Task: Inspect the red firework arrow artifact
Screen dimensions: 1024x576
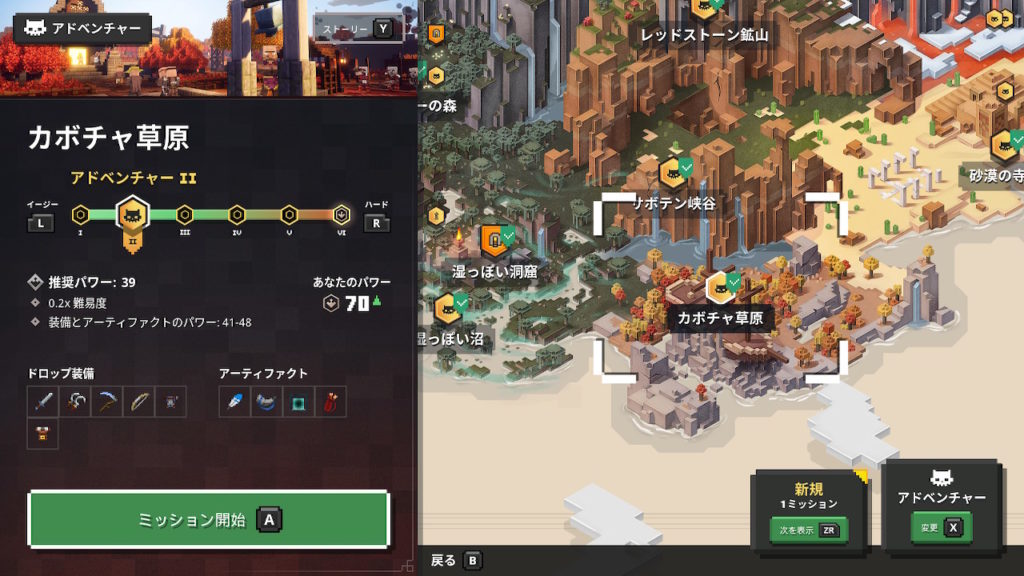Action: [x=331, y=402]
